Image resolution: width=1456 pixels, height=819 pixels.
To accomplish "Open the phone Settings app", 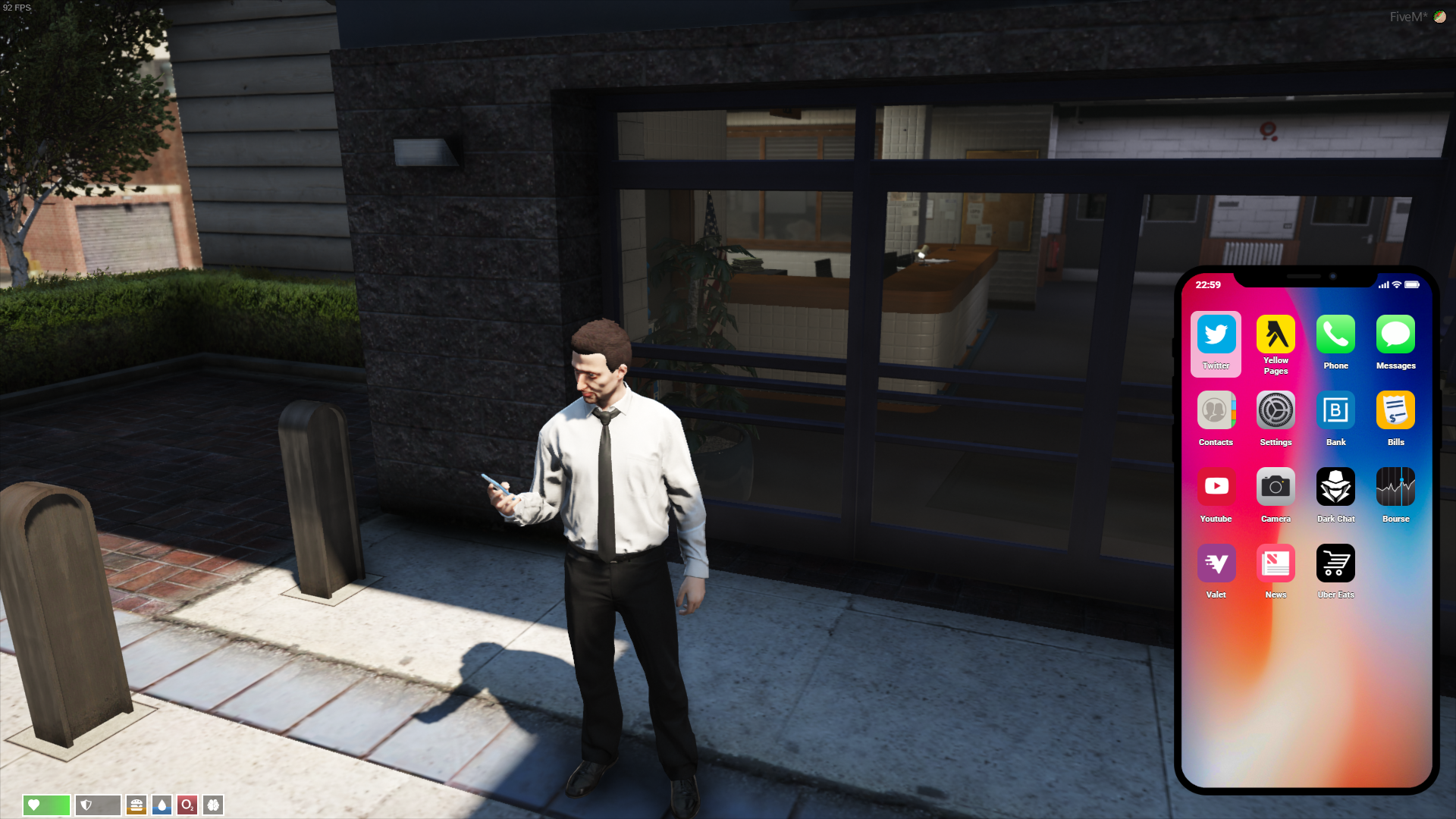I will tap(1276, 411).
